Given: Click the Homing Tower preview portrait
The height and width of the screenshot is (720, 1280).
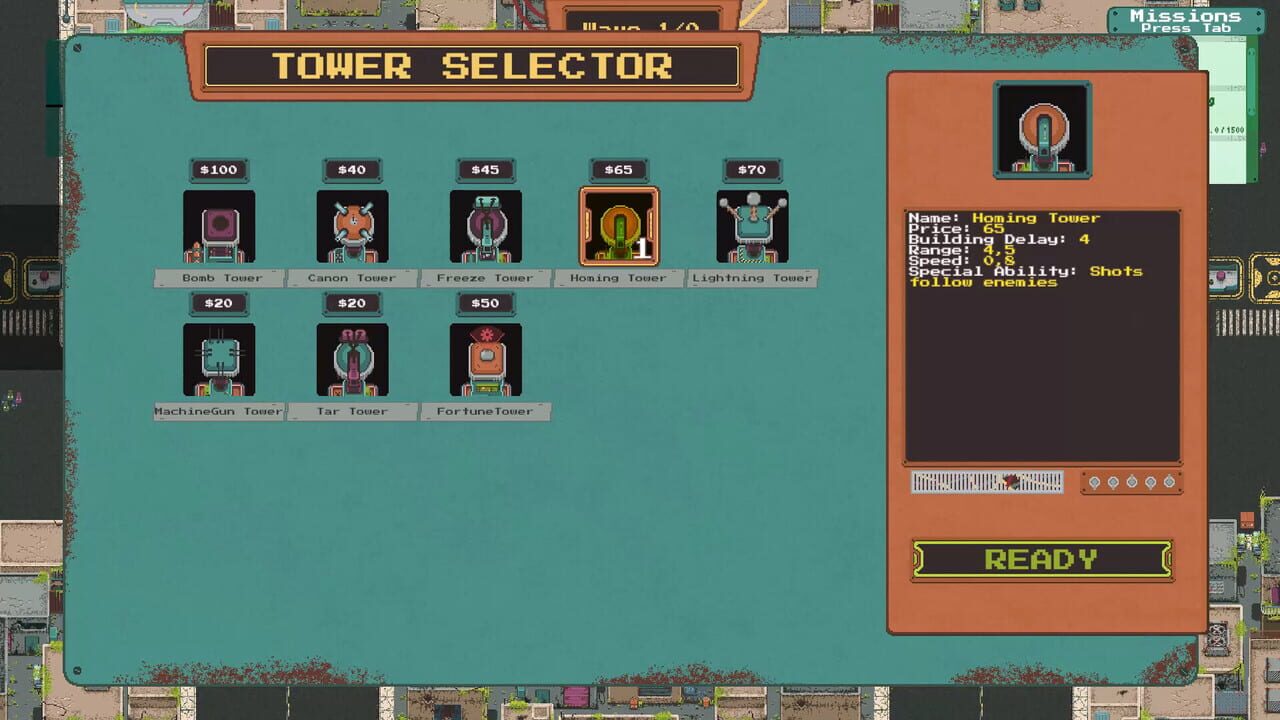Looking at the screenshot, I should tap(1042, 130).
